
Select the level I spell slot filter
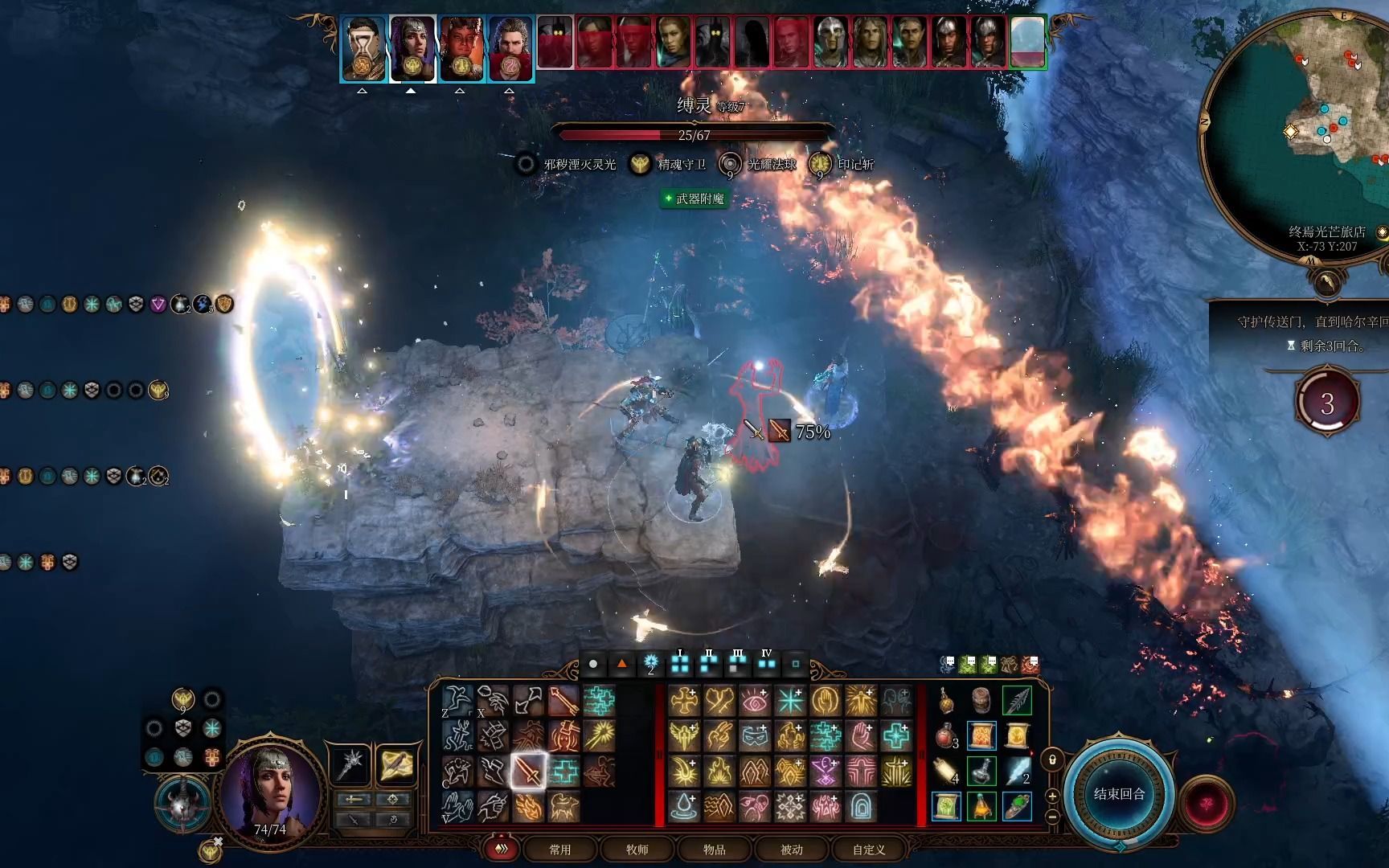click(x=680, y=664)
